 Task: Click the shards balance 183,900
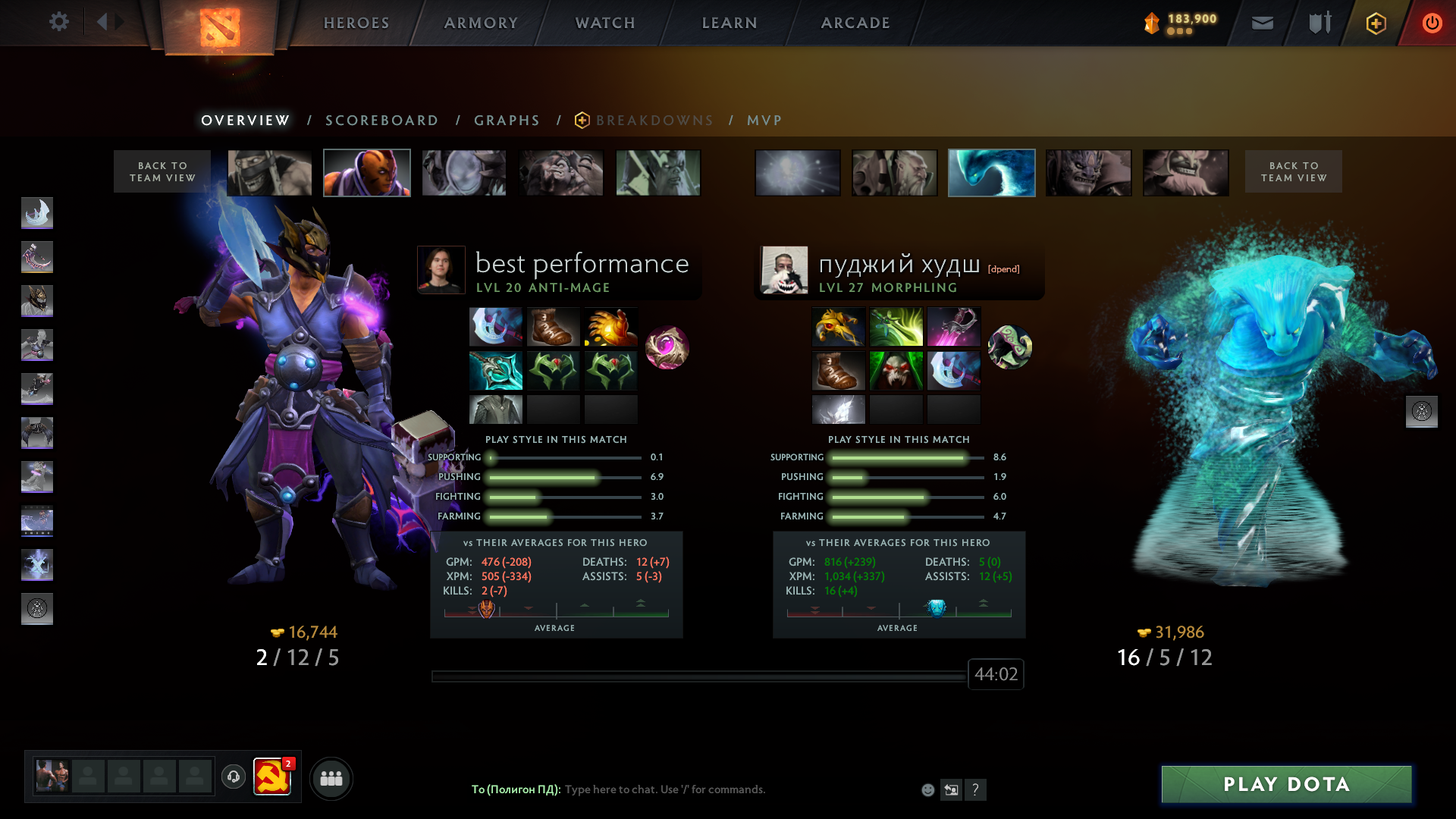(1191, 20)
